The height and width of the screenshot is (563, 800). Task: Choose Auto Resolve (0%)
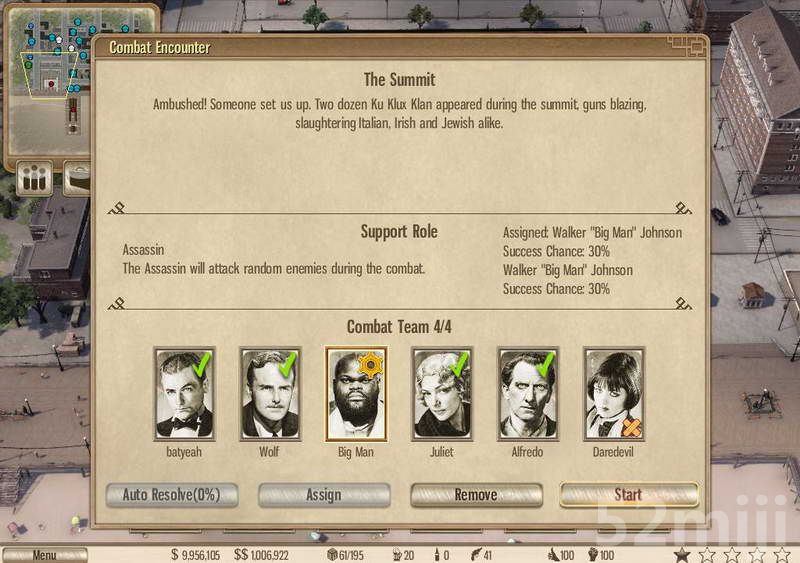click(x=171, y=495)
